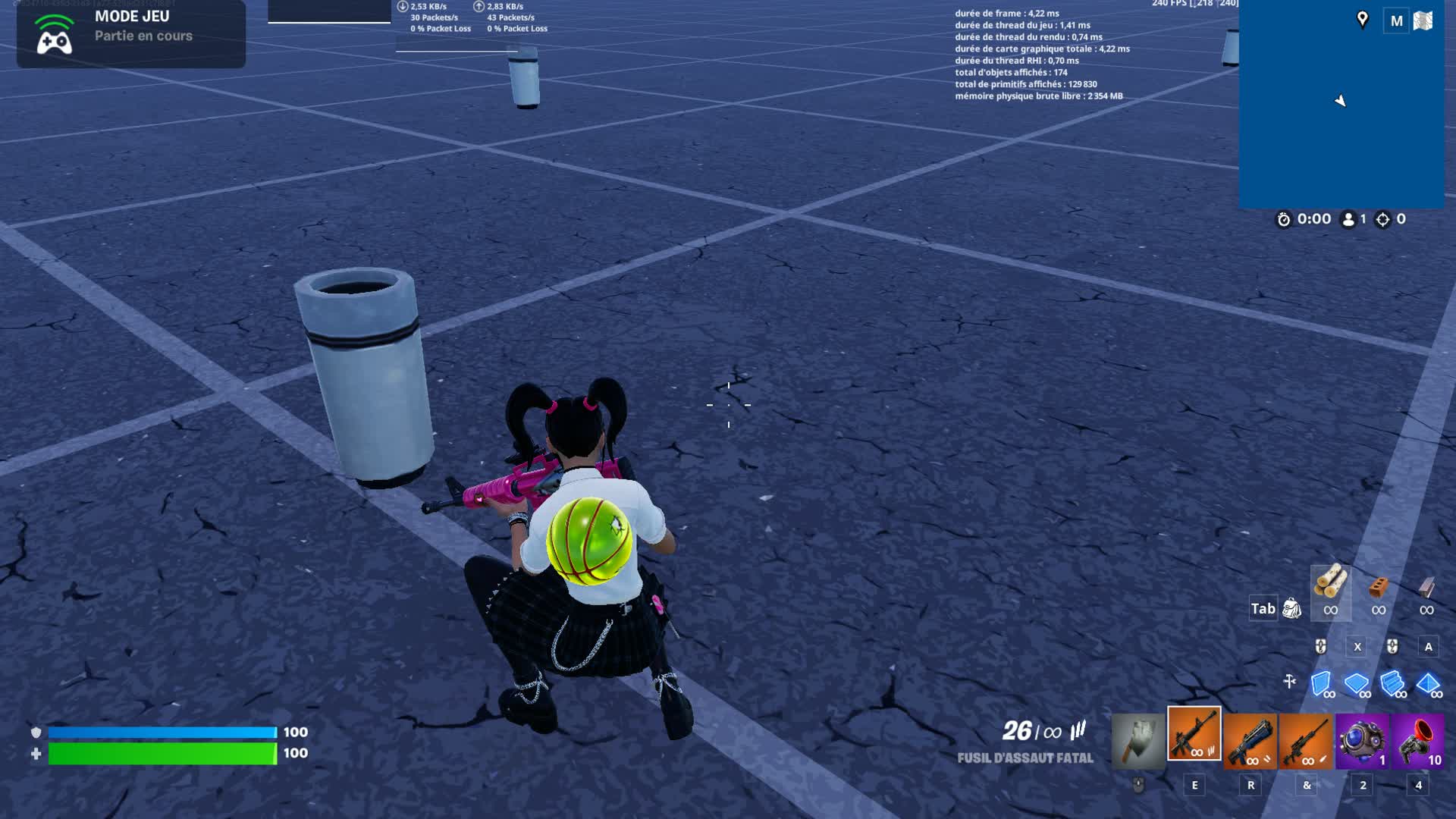
Task: Click the Tab inventory key button
Action: pyautogui.click(x=1263, y=608)
